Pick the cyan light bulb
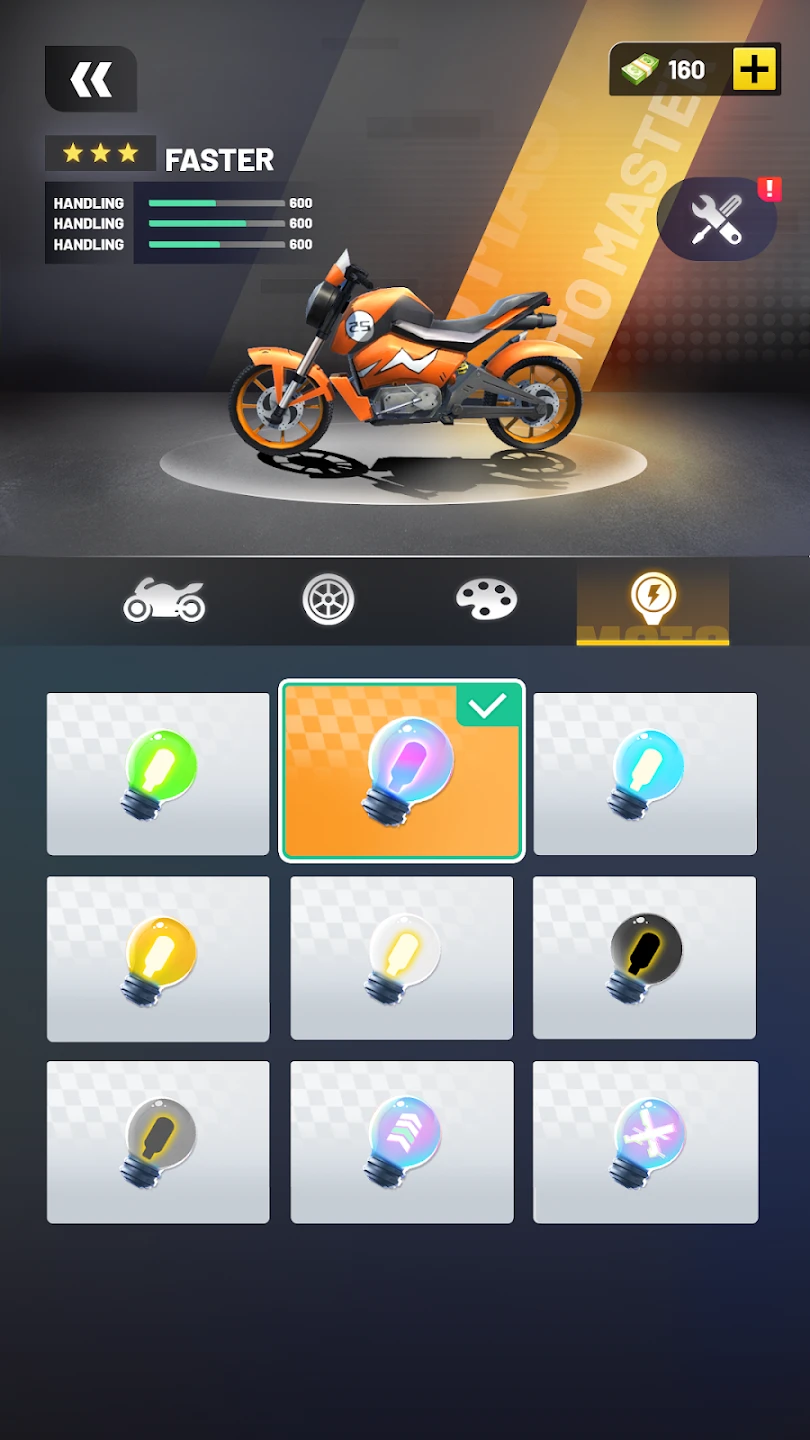 click(645, 774)
